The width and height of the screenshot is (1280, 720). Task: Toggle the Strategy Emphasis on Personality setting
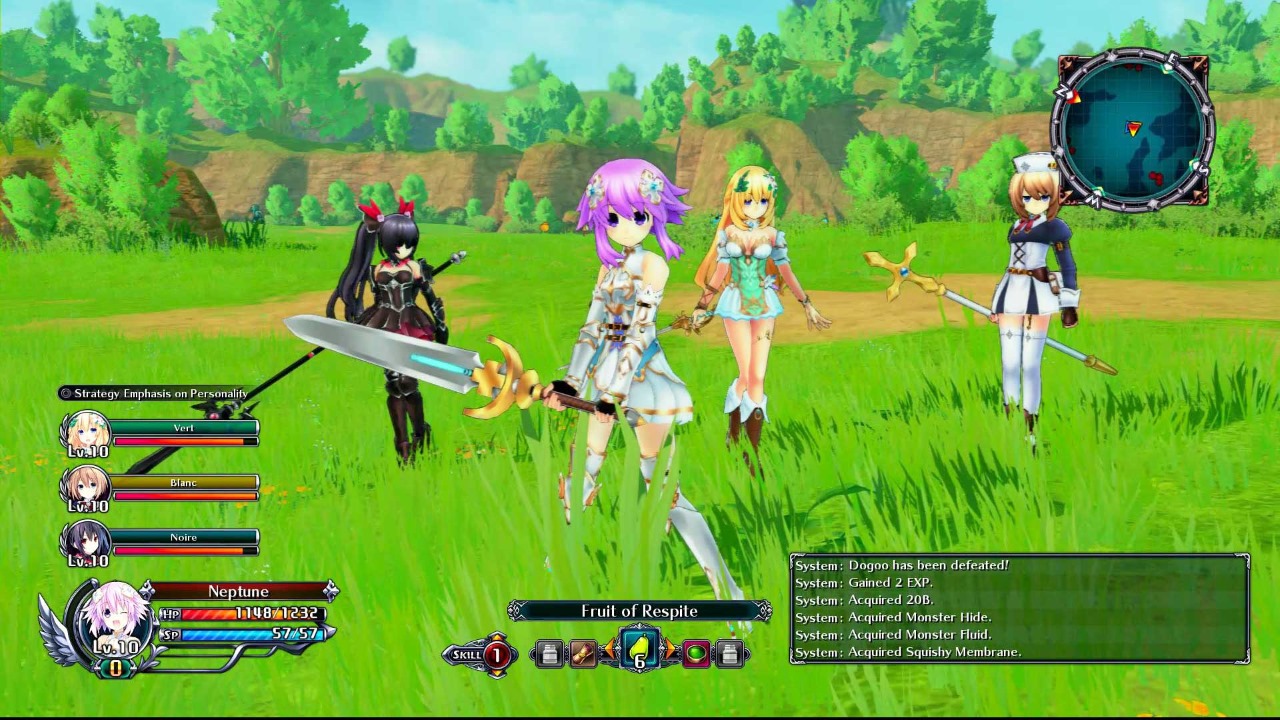(155, 394)
